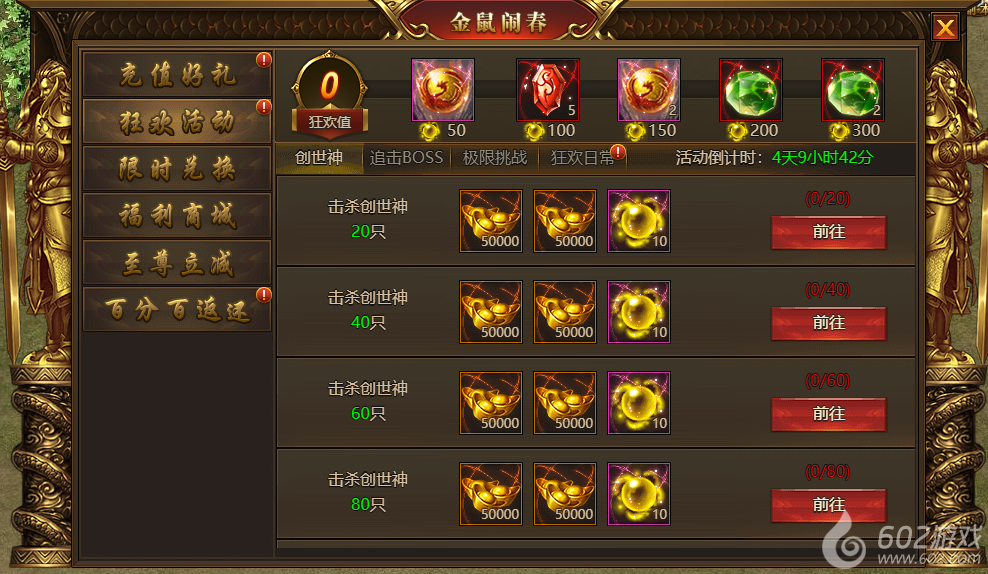Open the 狂欢日常 tab
The height and width of the screenshot is (574, 988).
(x=582, y=158)
